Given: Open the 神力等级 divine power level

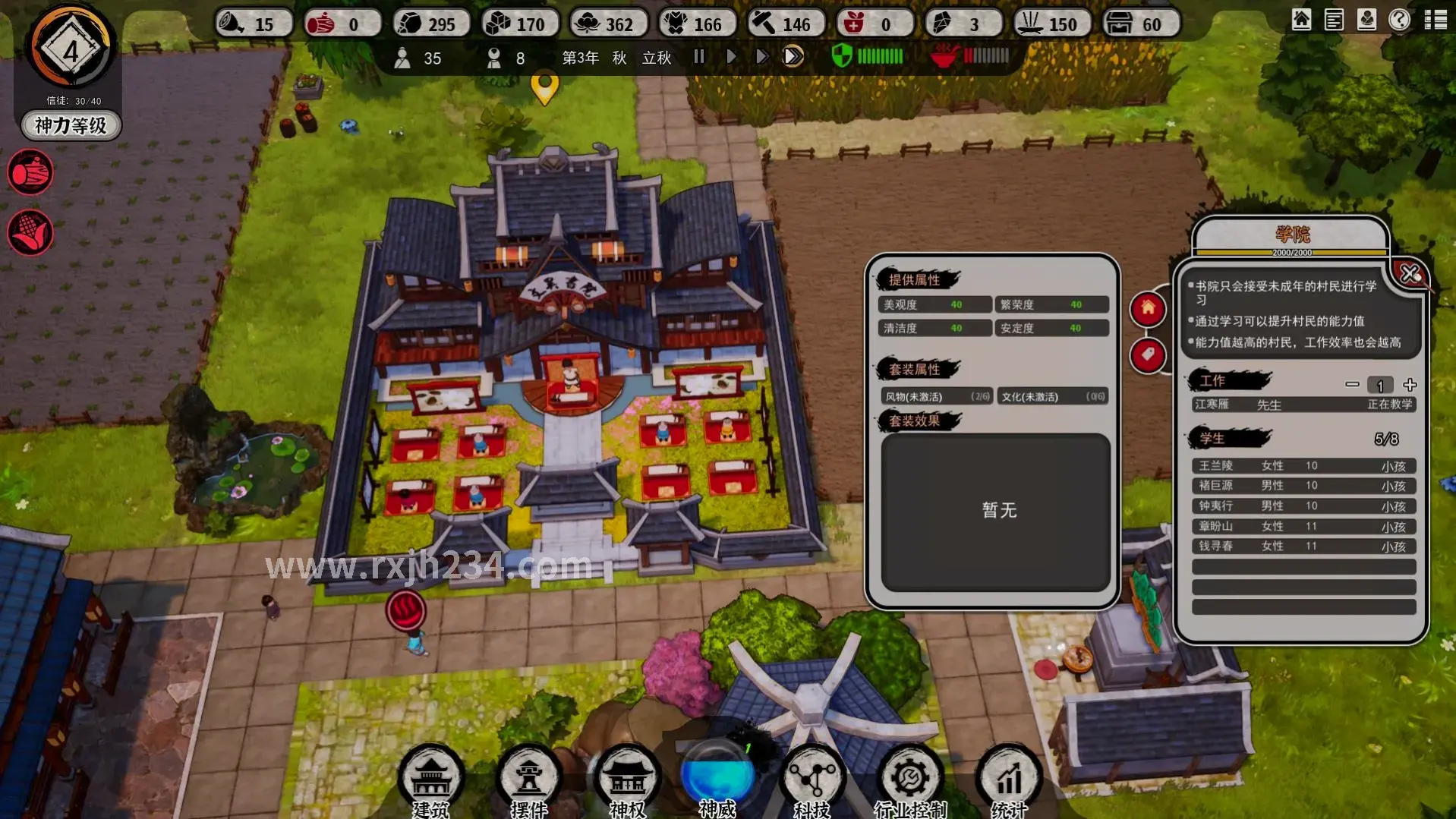Looking at the screenshot, I should coord(71,125).
